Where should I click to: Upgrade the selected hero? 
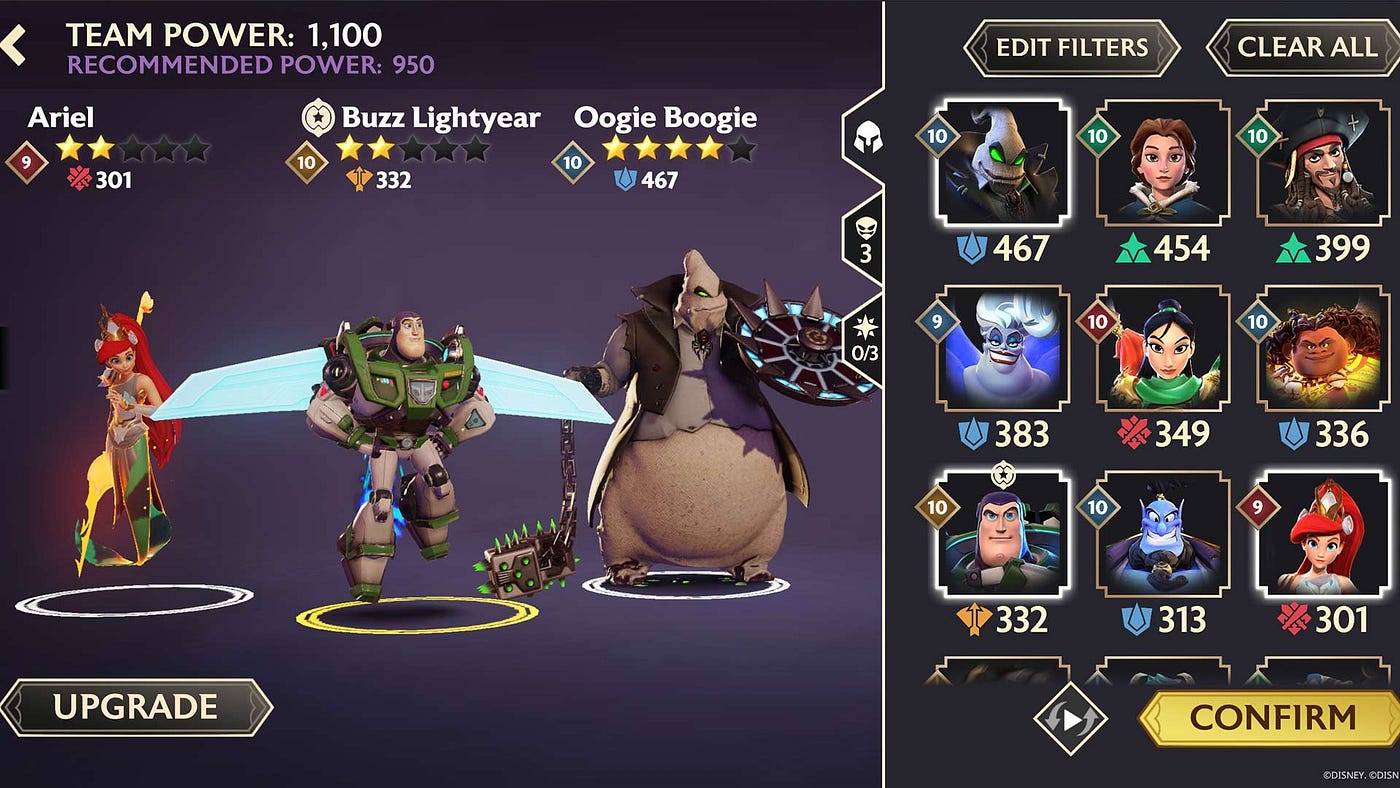pyautogui.click(x=136, y=707)
